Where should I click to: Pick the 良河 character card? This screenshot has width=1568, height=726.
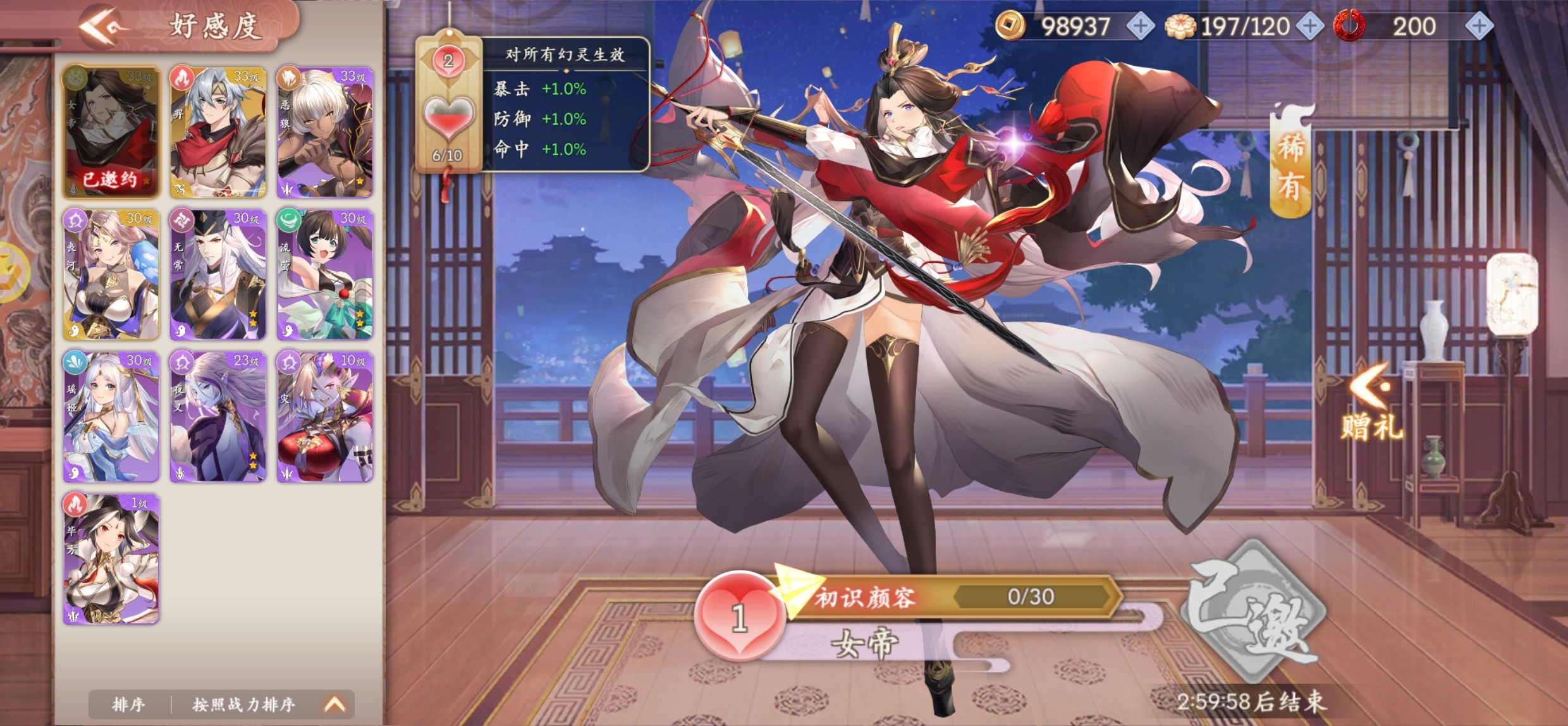pos(111,274)
